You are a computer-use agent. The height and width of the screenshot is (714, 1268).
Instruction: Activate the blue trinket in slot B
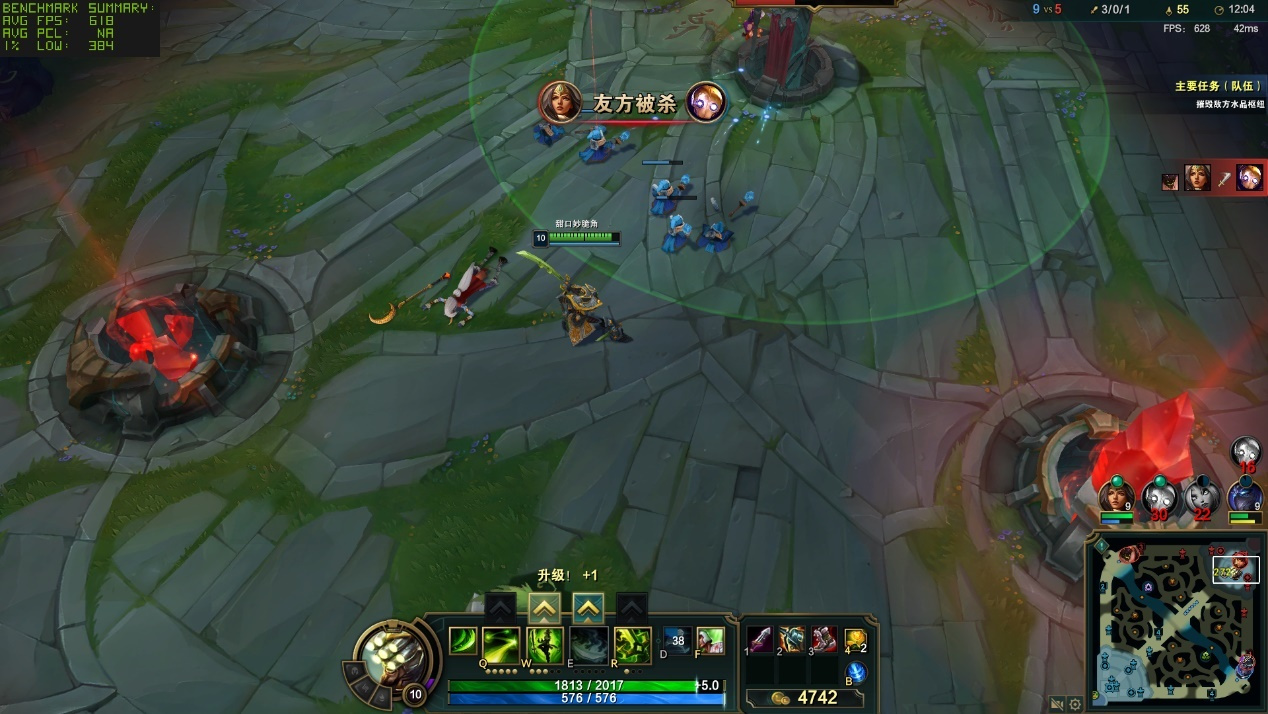856,672
